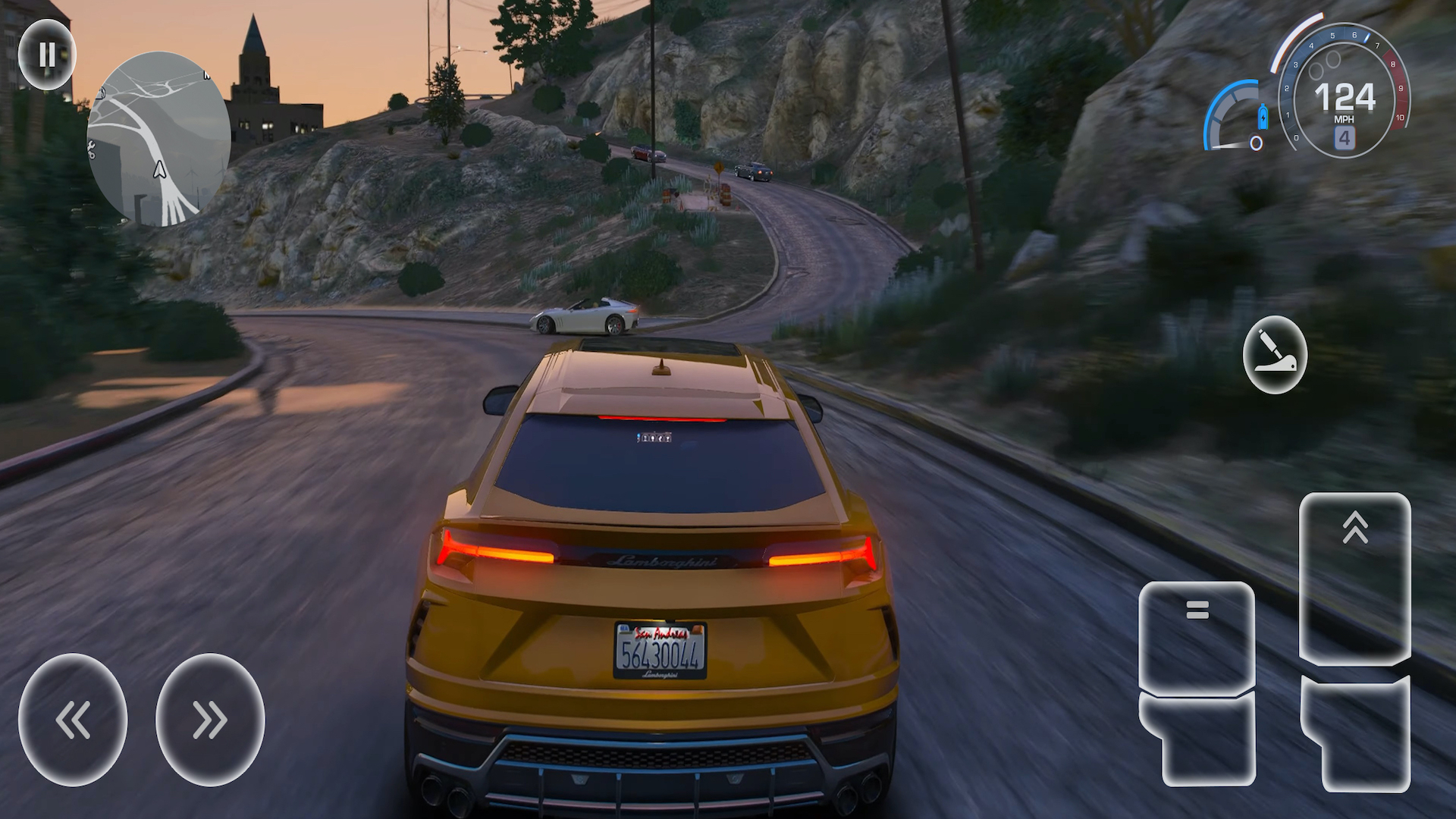Pause the game
The image size is (1456, 819).
47,55
